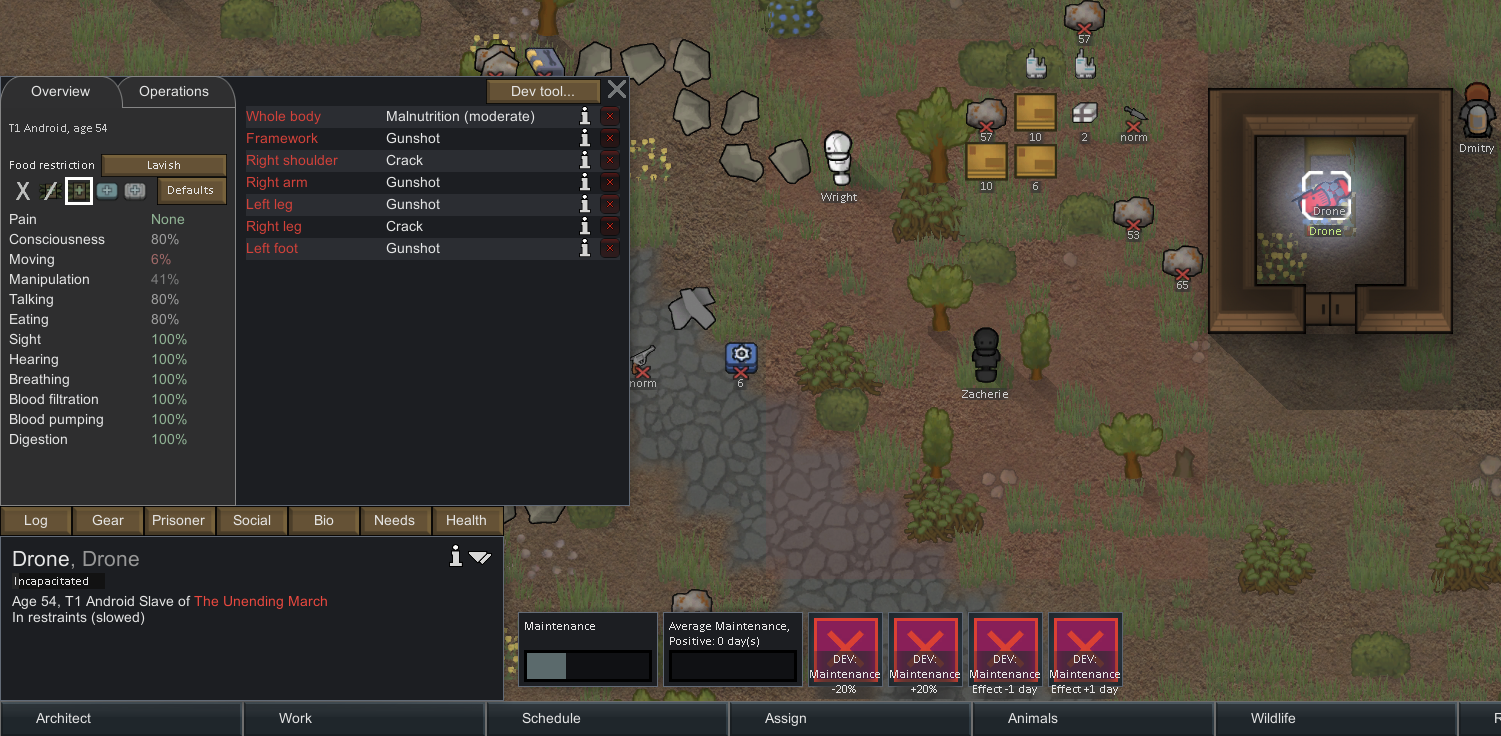Open the Dev tool menu
Image resolution: width=1501 pixels, height=736 pixels.
(543, 90)
